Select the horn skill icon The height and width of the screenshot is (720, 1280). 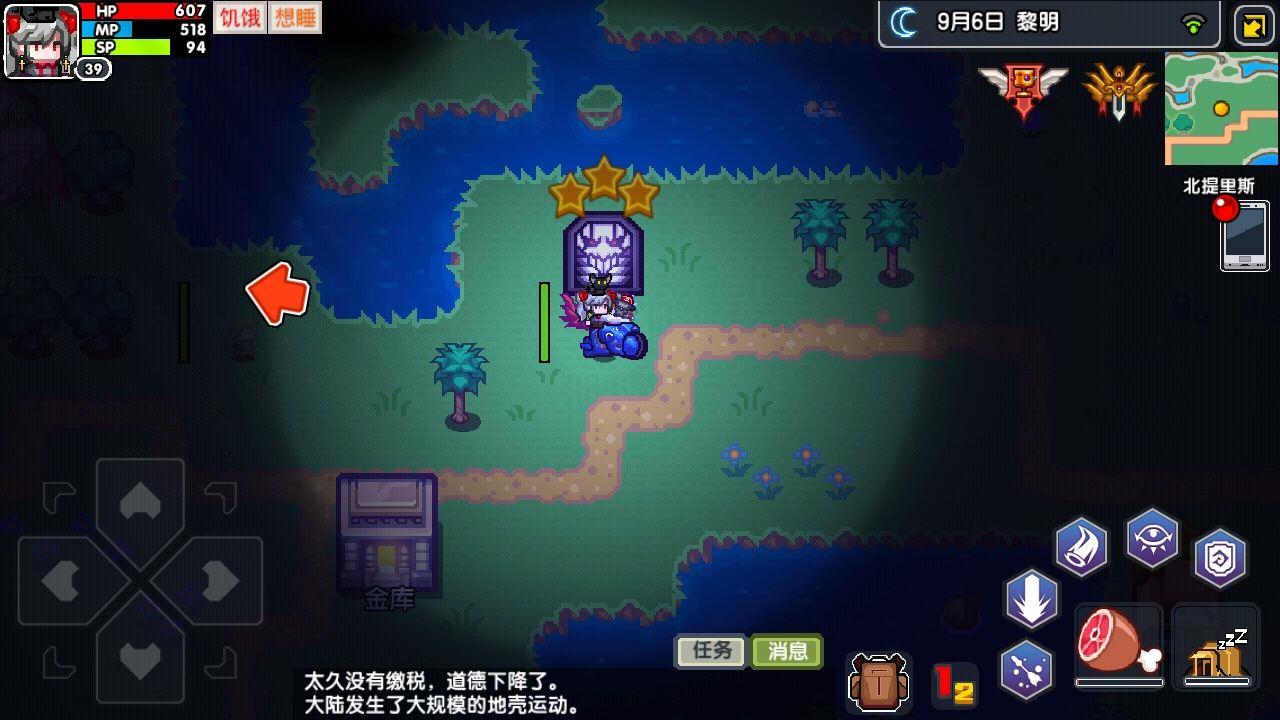click(1081, 545)
